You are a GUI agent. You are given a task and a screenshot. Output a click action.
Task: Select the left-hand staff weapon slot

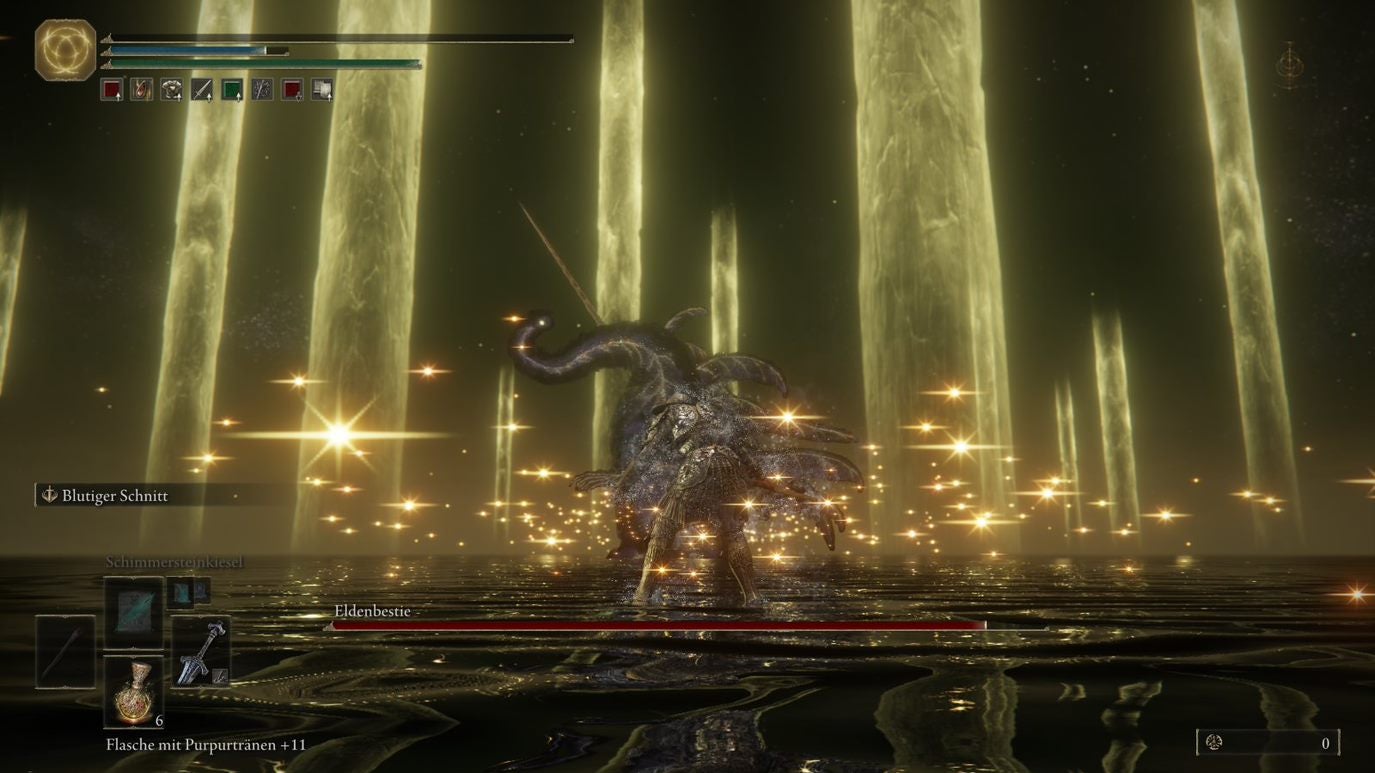(66, 652)
